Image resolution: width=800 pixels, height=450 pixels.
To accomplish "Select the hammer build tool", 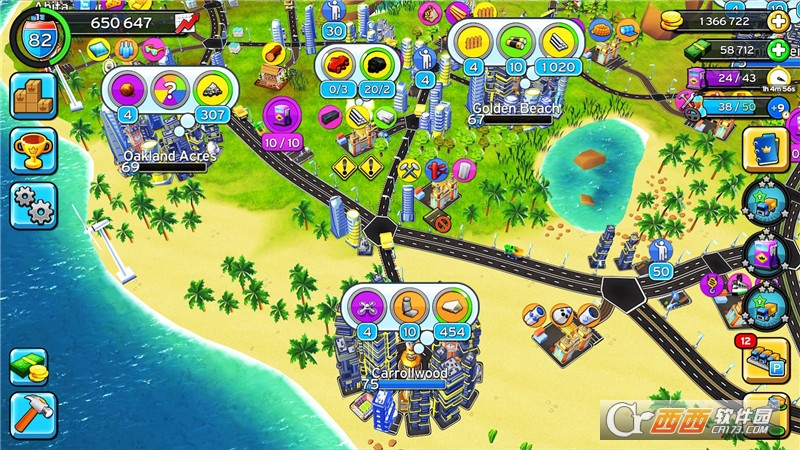I will pyautogui.click(x=33, y=415).
